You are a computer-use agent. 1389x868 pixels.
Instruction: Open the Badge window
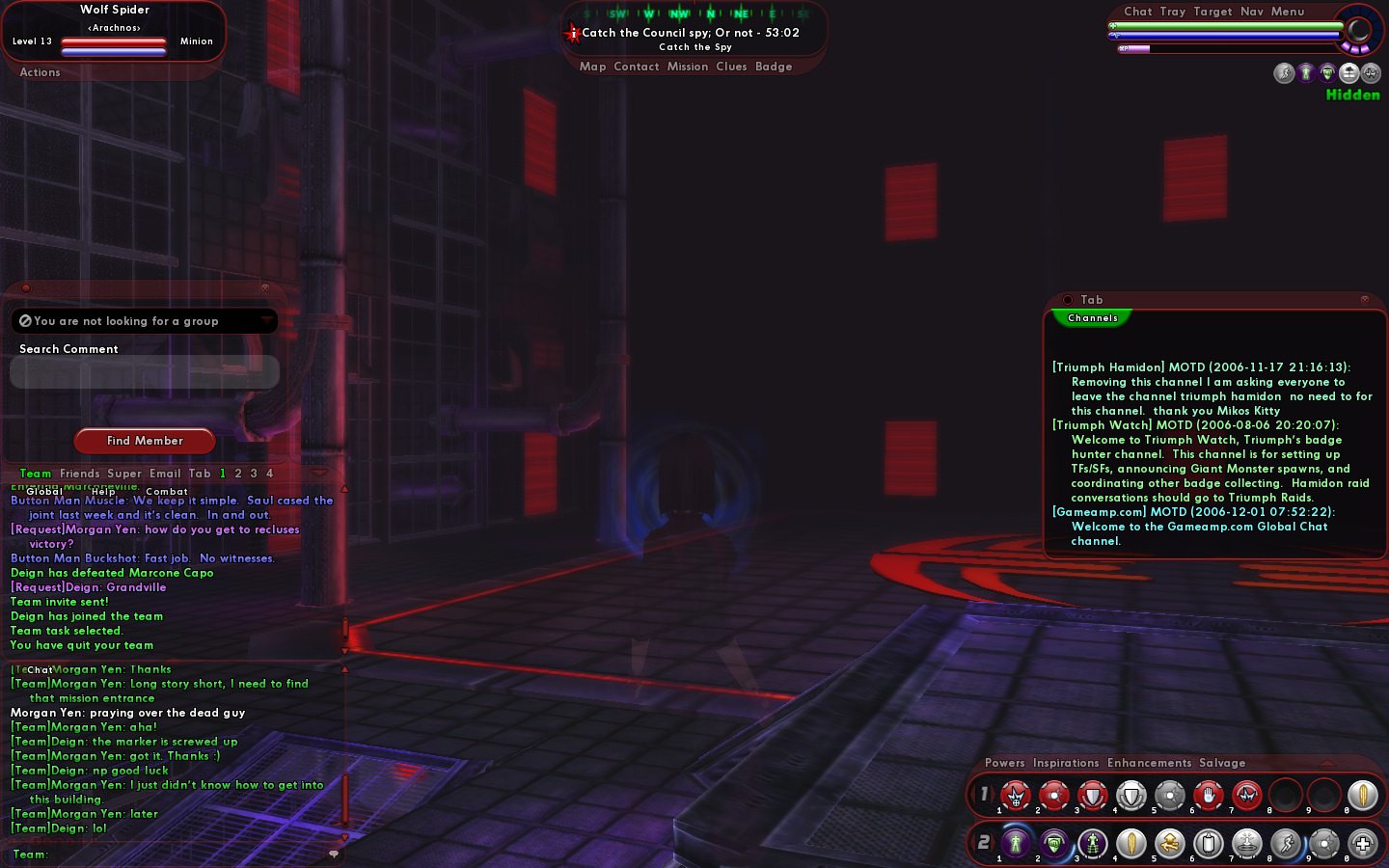tap(774, 67)
